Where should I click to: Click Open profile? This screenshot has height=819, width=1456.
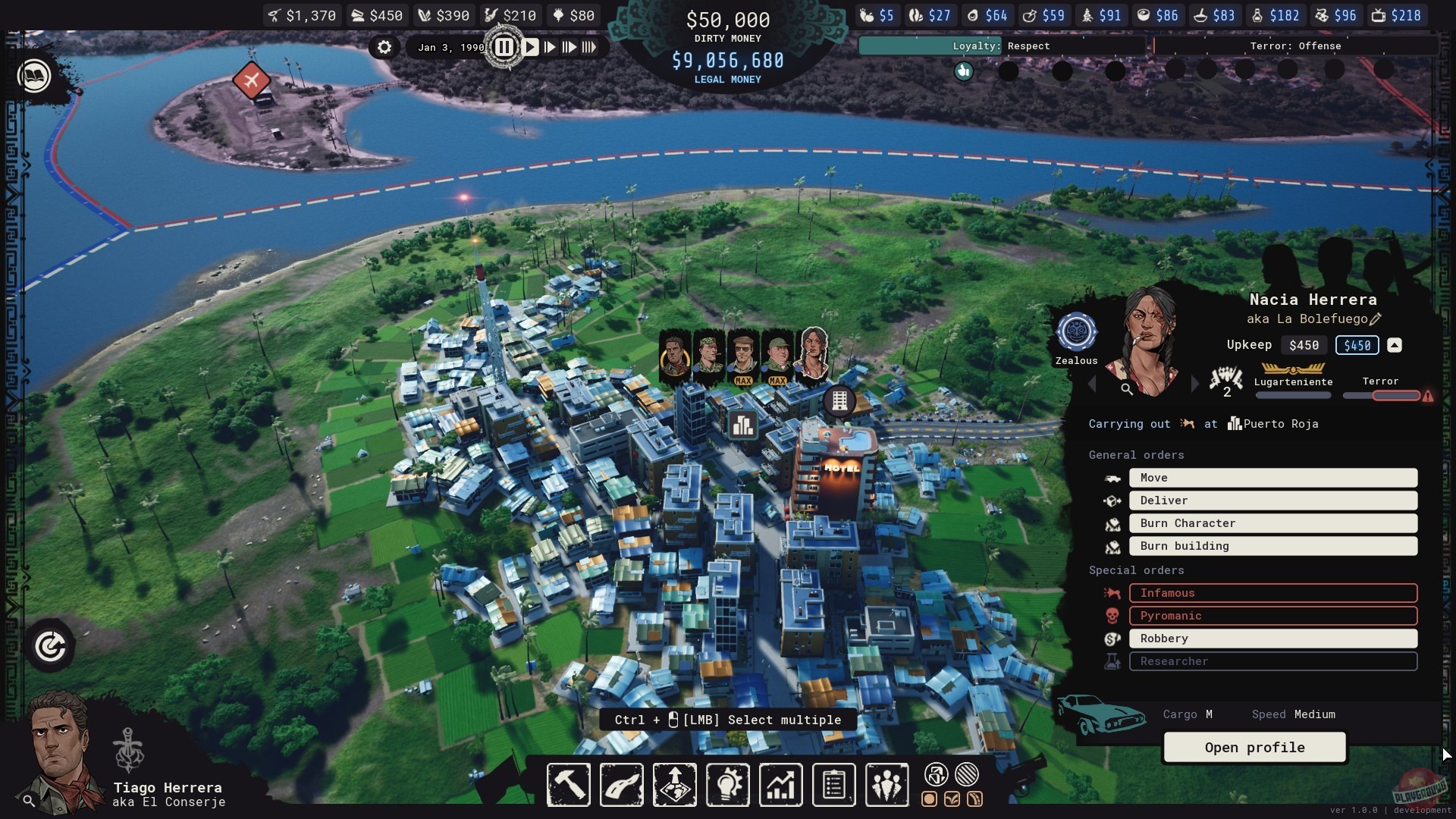pyautogui.click(x=1254, y=748)
